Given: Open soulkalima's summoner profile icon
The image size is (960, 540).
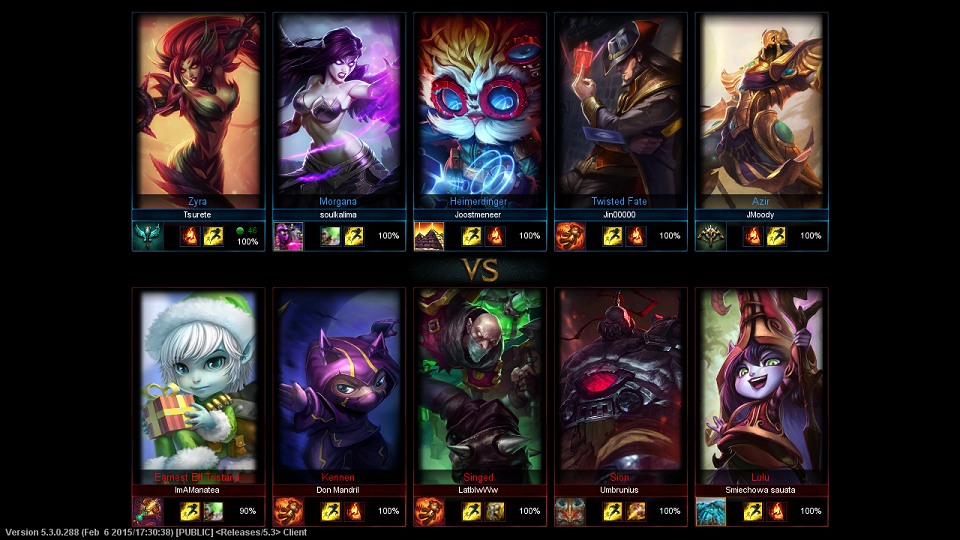Looking at the screenshot, I should pyautogui.click(x=288, y=236).
